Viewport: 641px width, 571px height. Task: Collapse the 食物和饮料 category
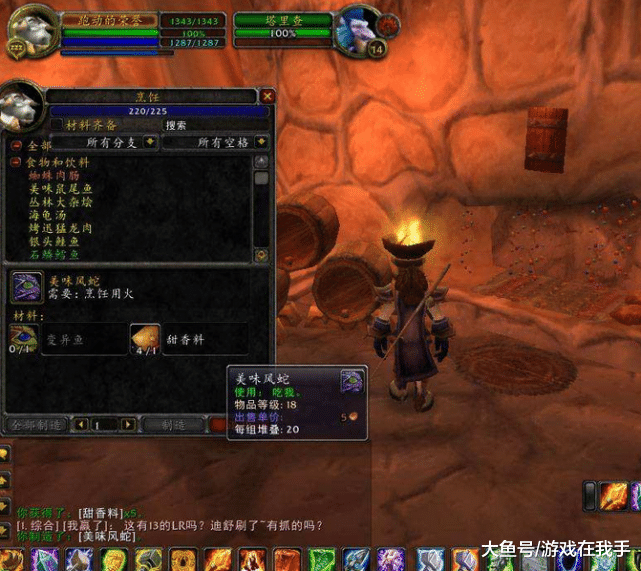click(16, 162)
